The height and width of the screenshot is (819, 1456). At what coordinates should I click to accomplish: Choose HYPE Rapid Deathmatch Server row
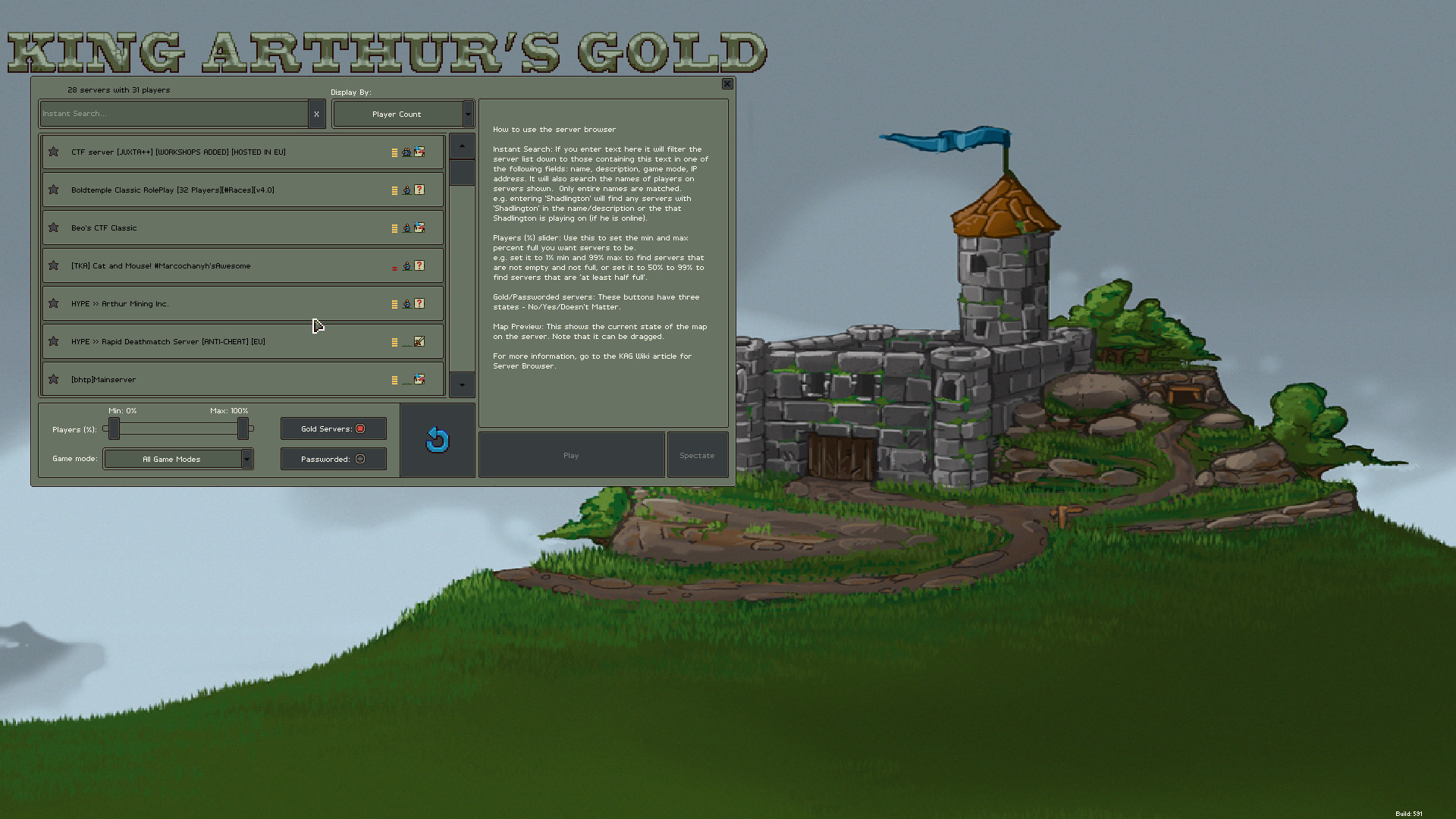[227, 342]
